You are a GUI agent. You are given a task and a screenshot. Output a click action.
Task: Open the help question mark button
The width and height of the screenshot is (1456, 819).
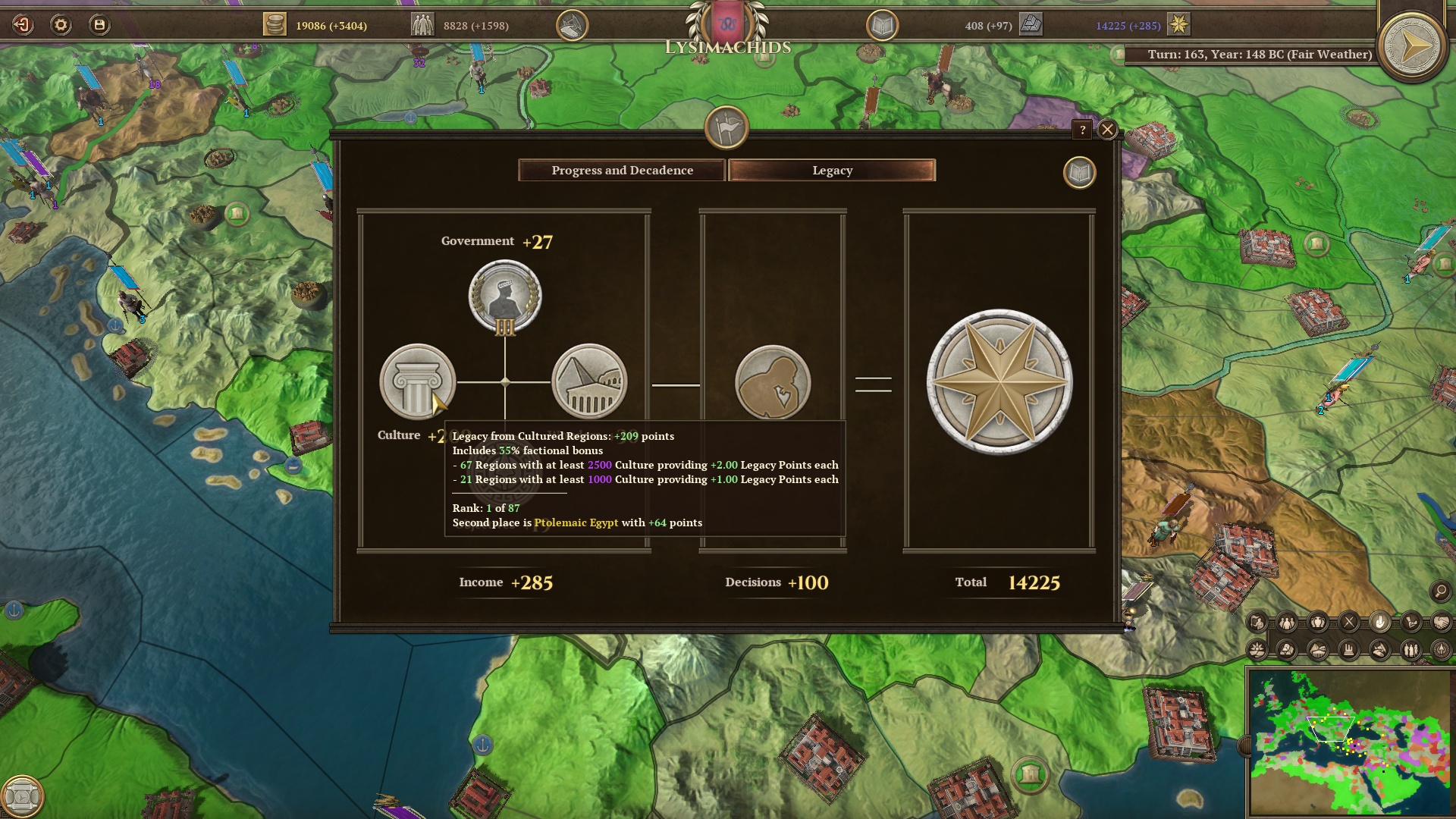[x=1082, y=130]
